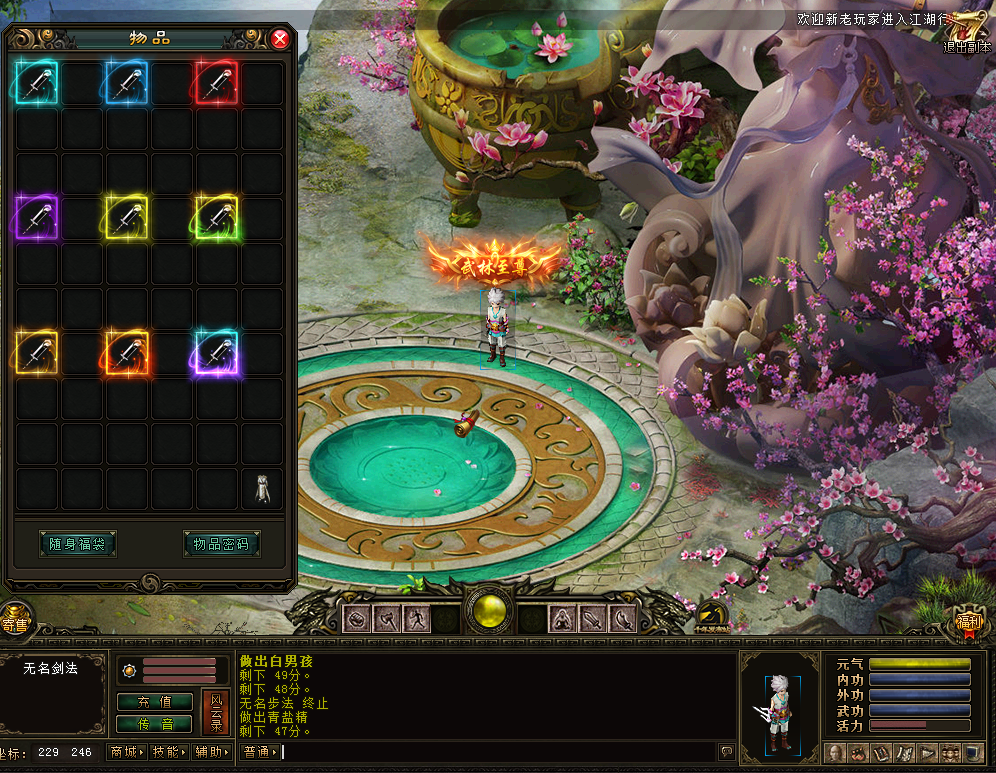Use the meditation pose skill icon
Screen dimensions: 996x773
point(561,619)
